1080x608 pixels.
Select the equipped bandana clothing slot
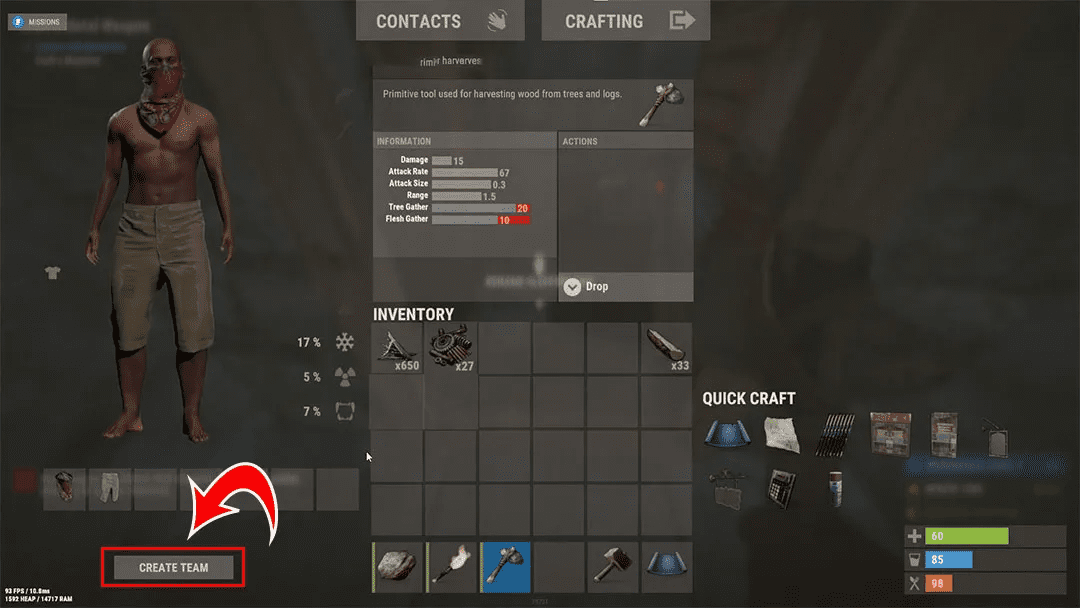coord(64,489)
